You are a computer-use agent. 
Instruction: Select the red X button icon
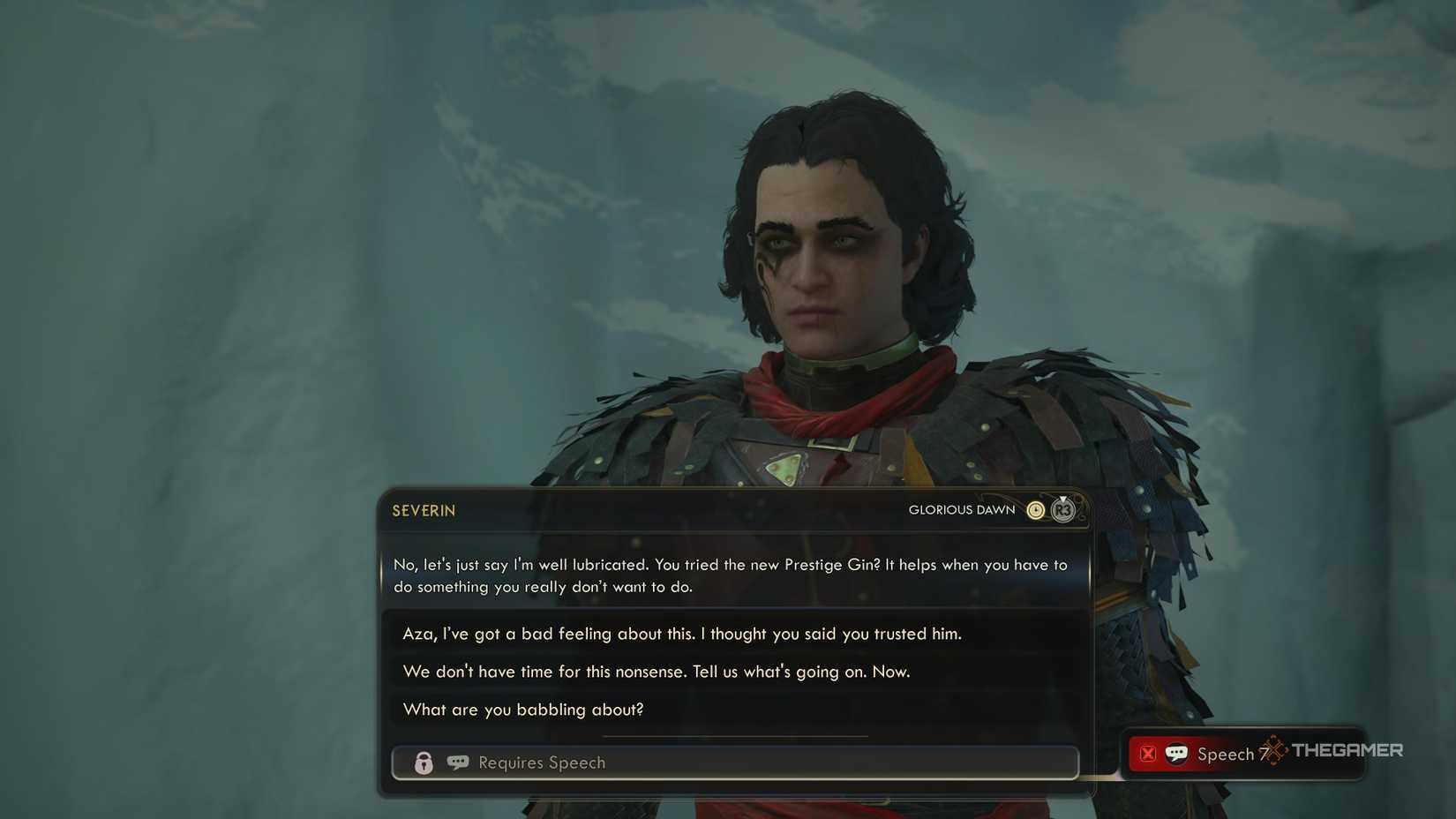[1147, 754]
